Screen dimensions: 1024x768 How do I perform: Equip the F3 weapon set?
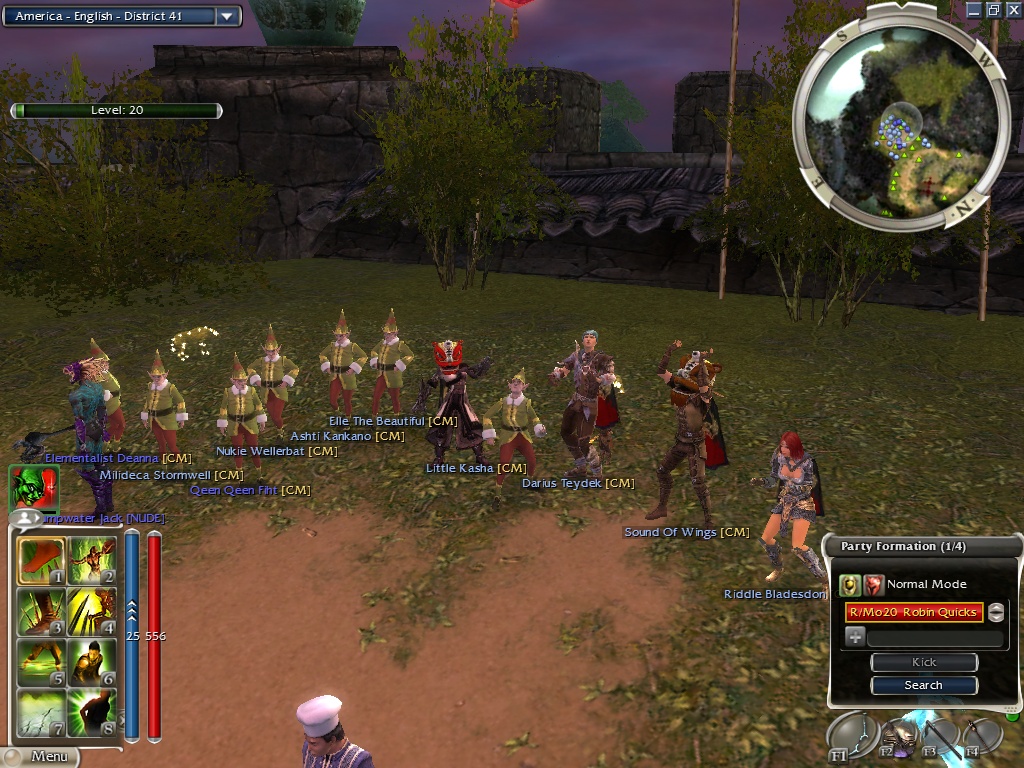click(939, 738)
